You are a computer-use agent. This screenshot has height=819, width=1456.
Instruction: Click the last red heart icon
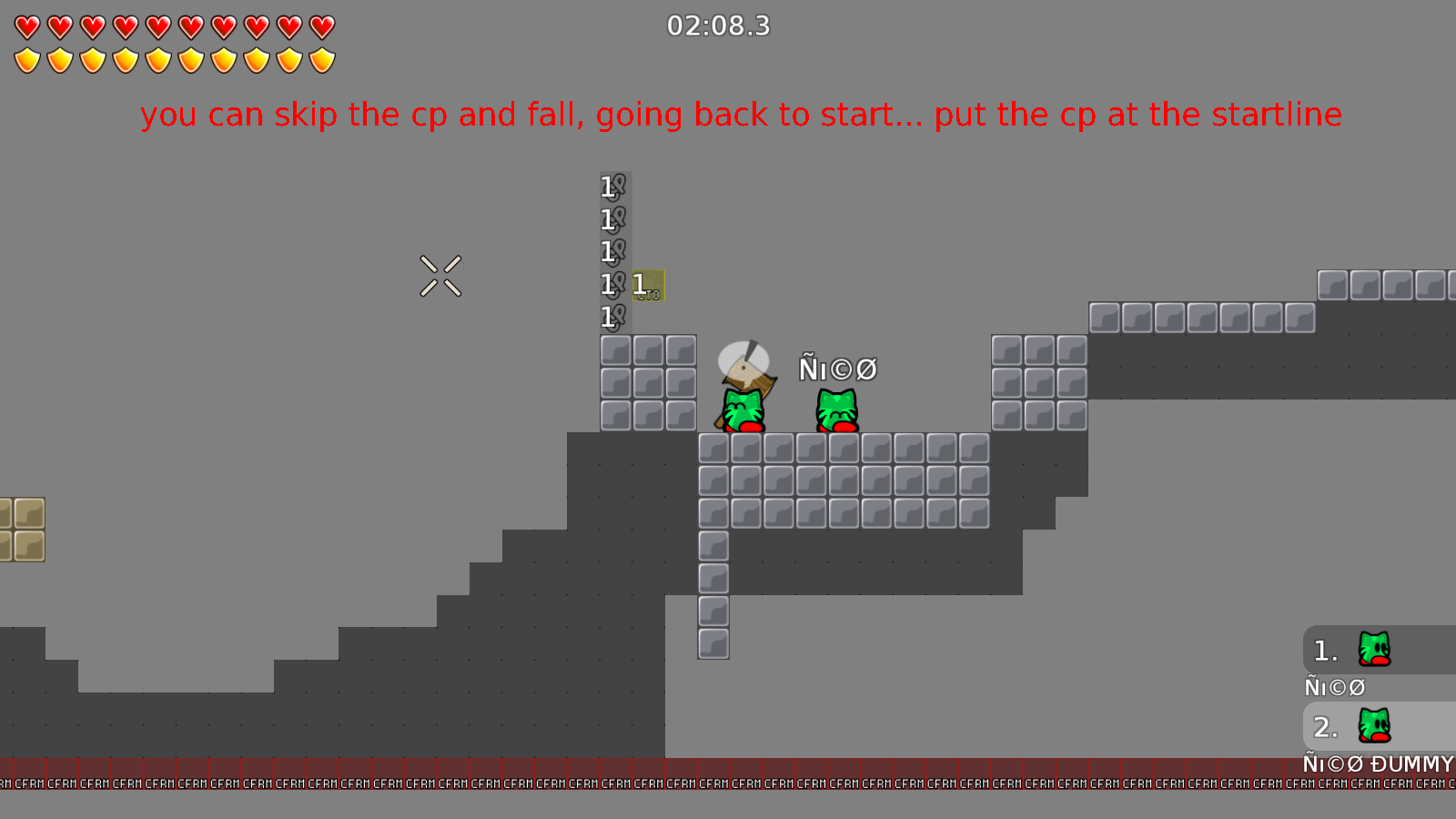[x=320, y=27]
